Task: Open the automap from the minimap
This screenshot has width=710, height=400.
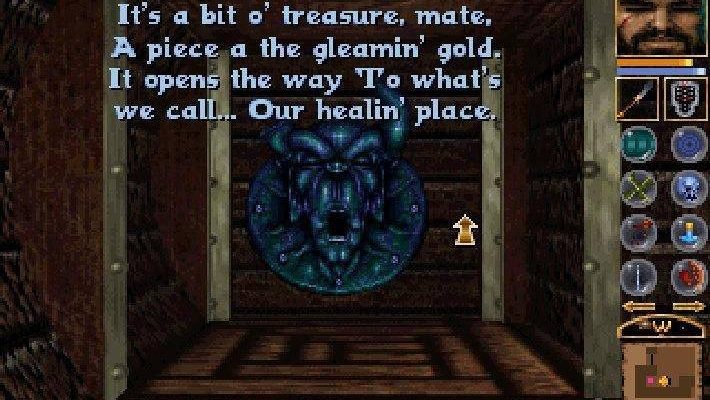Action: click(661, 368)
